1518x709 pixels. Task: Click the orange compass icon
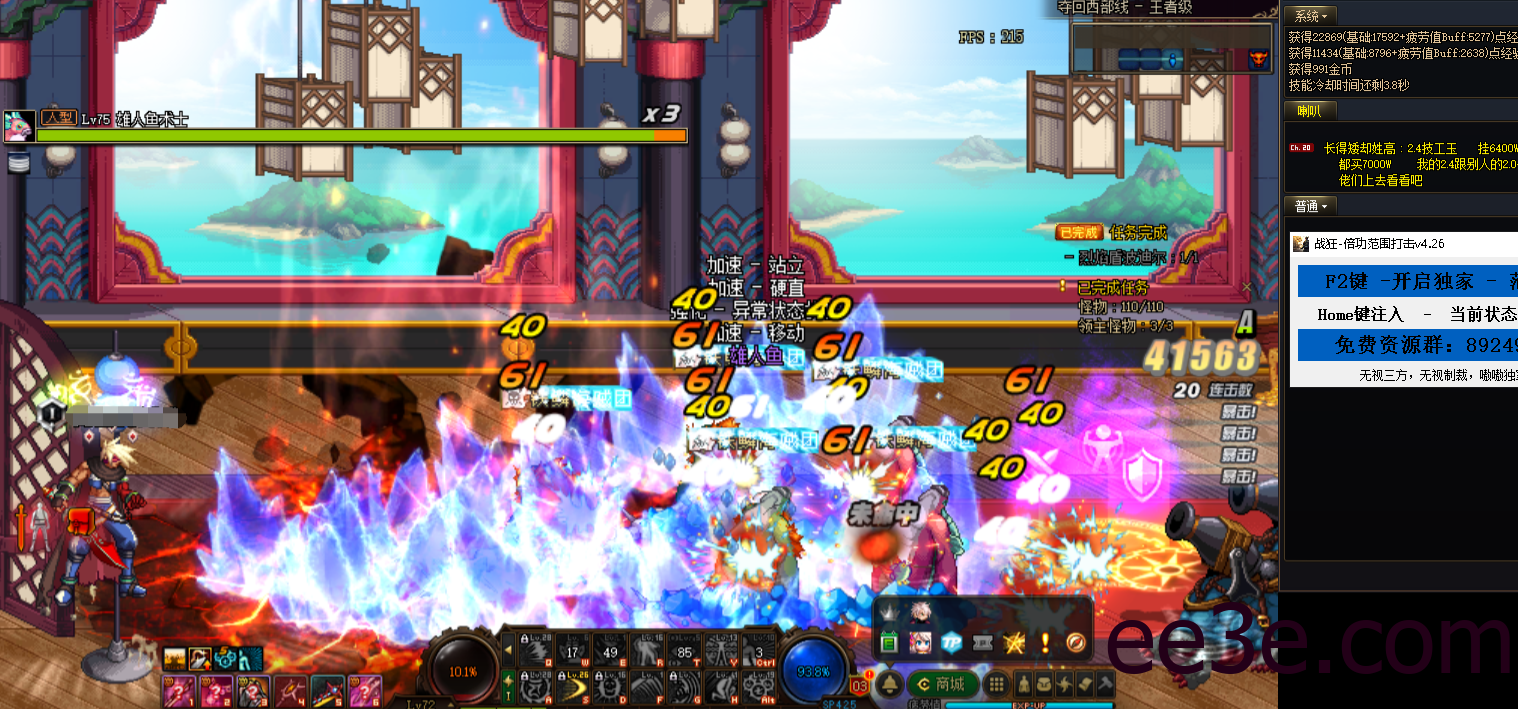[1077, 643]
